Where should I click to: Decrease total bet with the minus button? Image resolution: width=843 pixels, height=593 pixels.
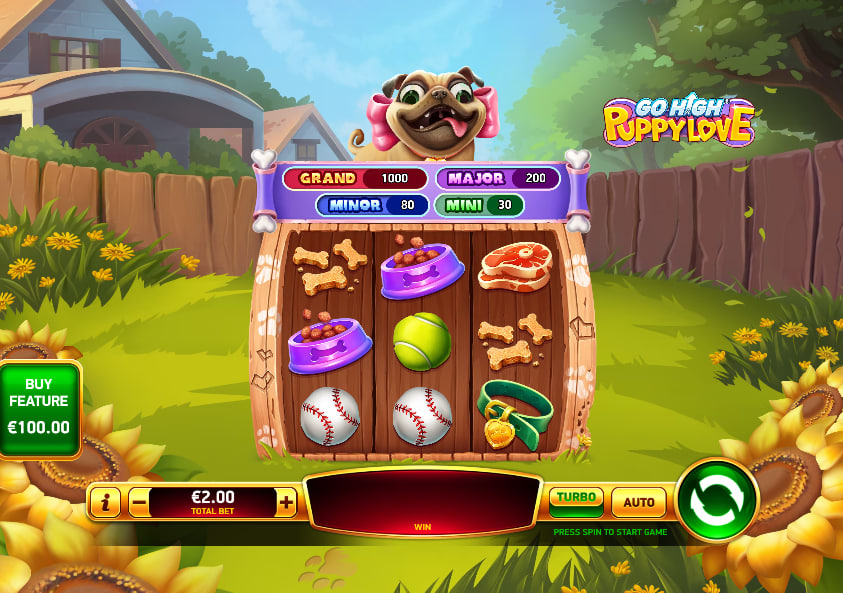[x=139, y=502]
